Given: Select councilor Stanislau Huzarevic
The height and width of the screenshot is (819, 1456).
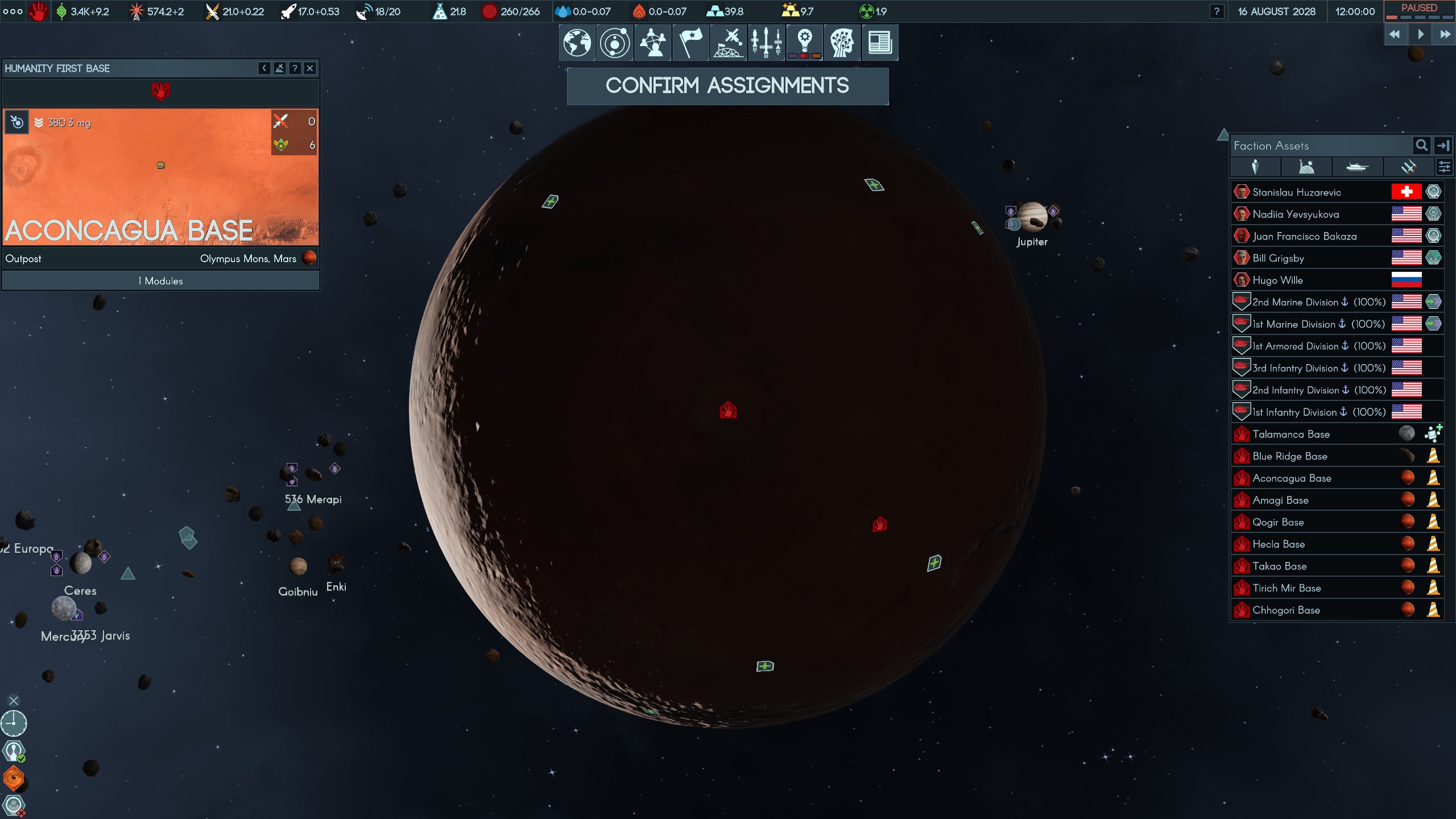Looking at the screenshot, I should pos(1297,192).
